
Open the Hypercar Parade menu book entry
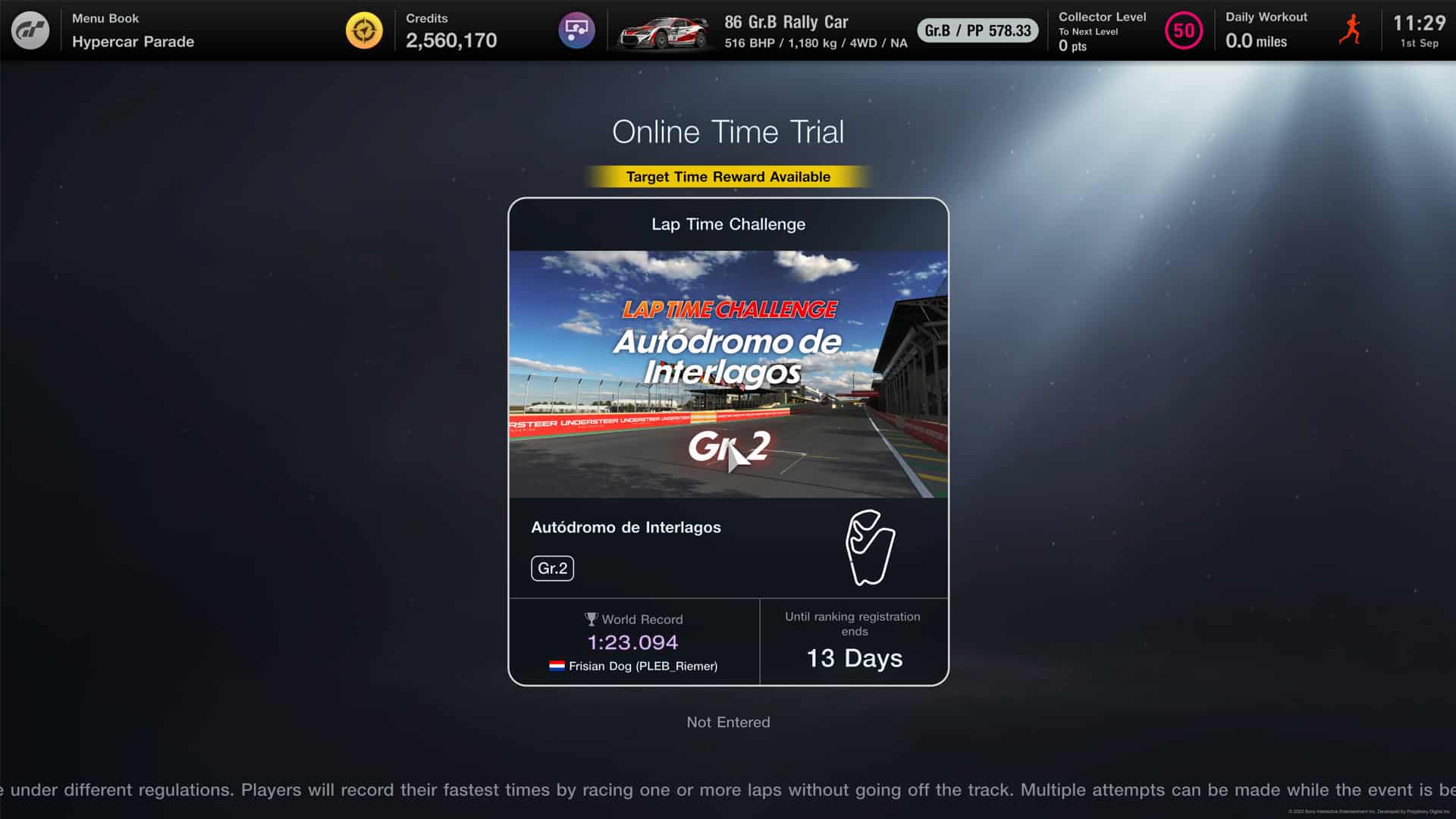coord(132,42)
